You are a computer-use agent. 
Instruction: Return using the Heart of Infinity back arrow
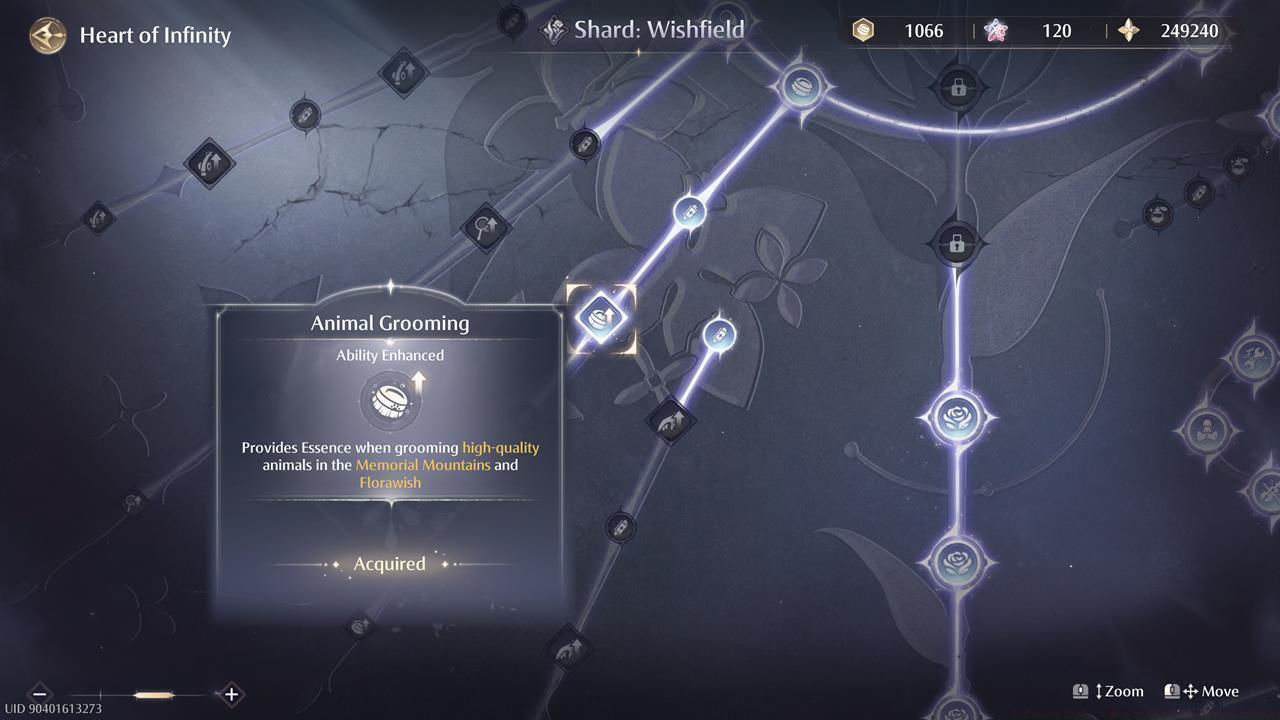pyautogui.click(x=47, y=35)
